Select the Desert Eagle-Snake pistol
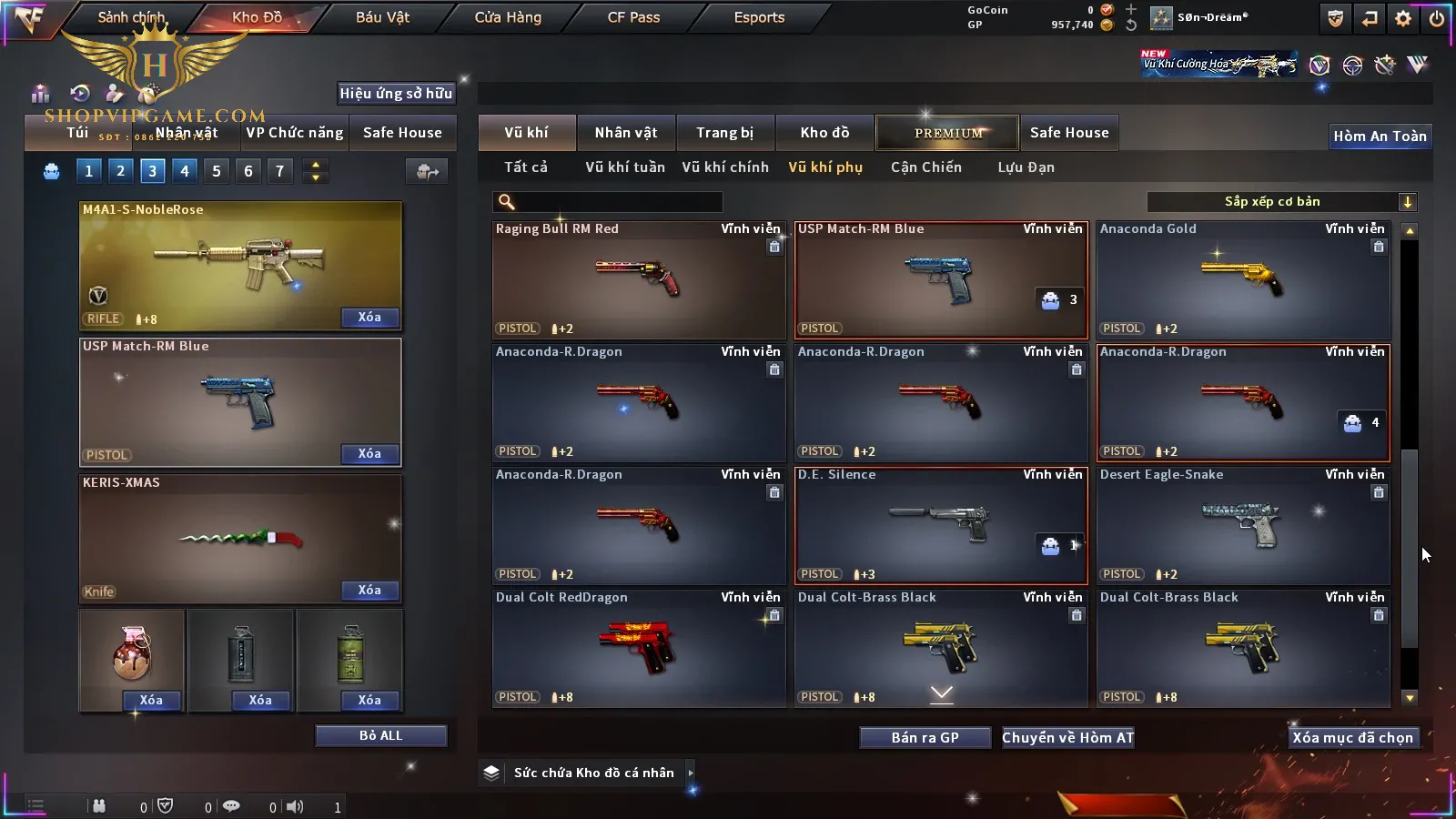Screen dimensions: 1456x819 click(x=1243, y=525)
